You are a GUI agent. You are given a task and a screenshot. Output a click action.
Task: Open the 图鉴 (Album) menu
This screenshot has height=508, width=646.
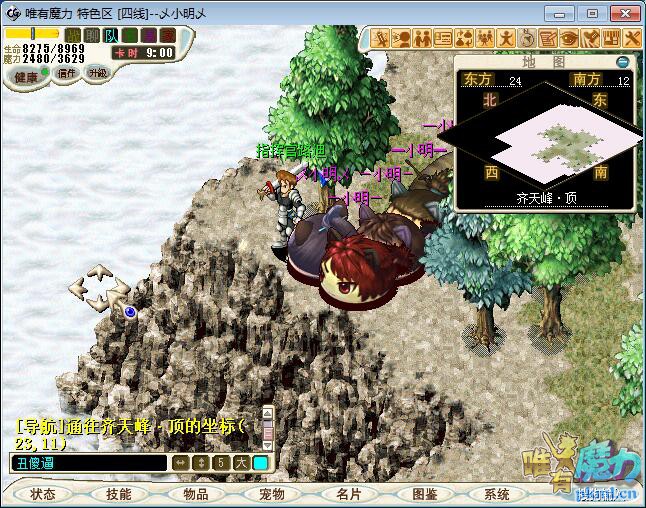(x=424, y=494)
